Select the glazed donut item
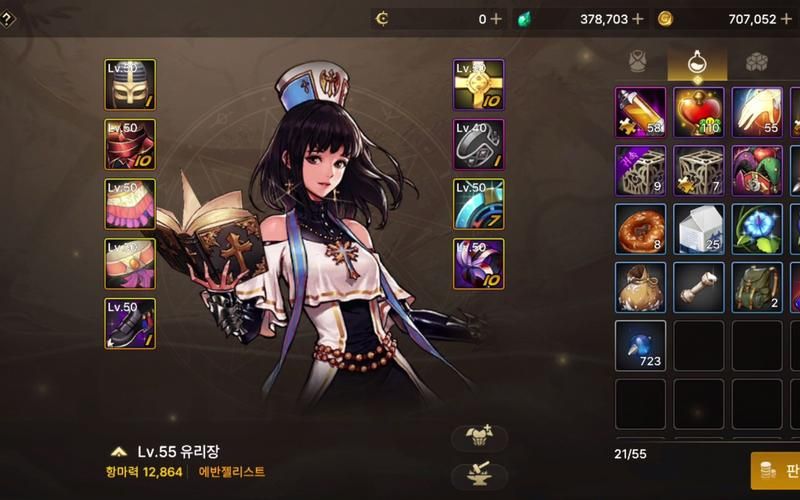Image resolution: width=800 pixels, height=500 pixels. pyautogui.click(x=640, y=228)
